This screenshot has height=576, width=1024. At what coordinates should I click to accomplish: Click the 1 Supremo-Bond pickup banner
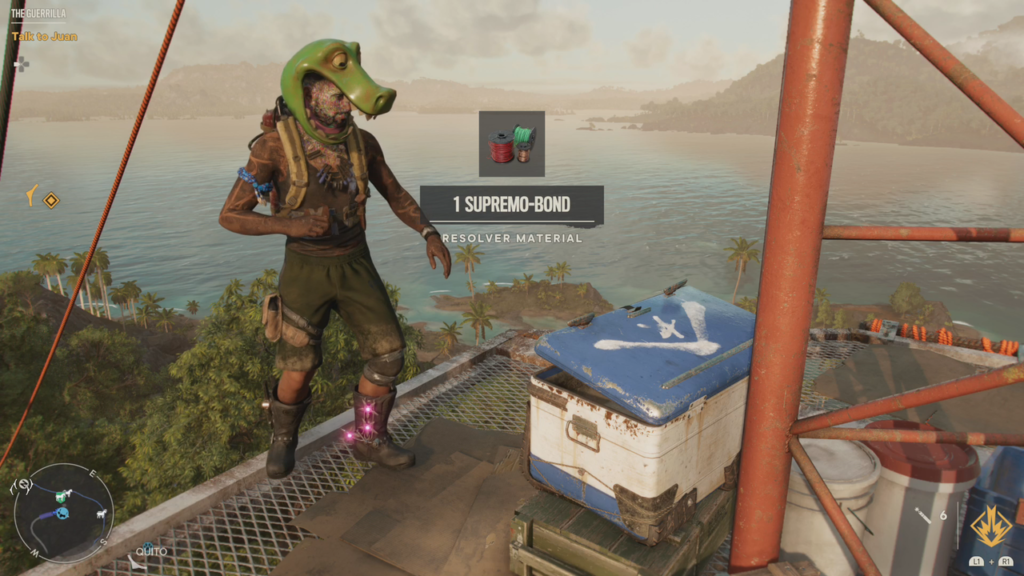click(x=511, y=205)
